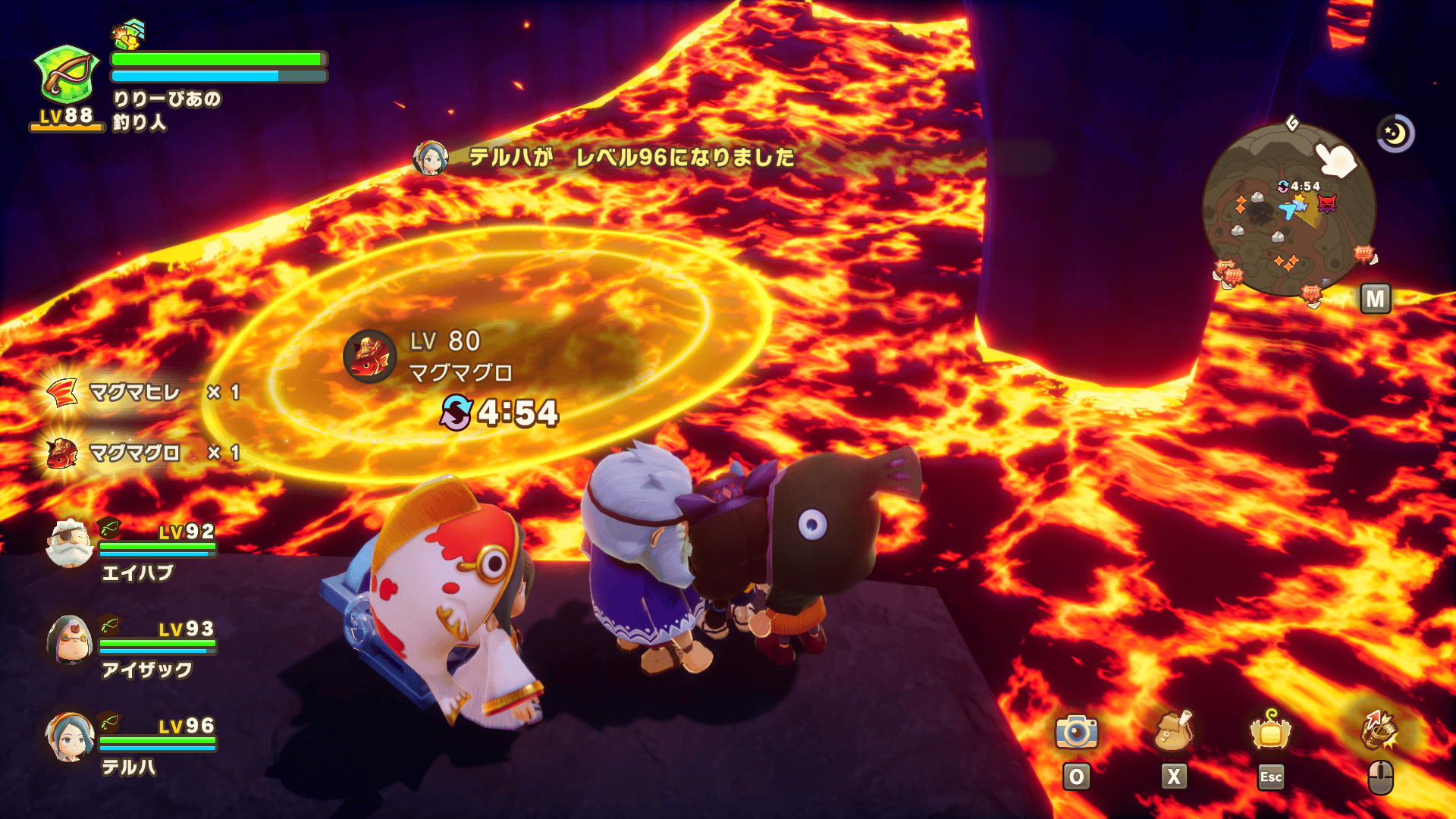Activate the fishing rod action icon
The height and width of the screenshot is (819, 1456).
(x=1379, y=730)
